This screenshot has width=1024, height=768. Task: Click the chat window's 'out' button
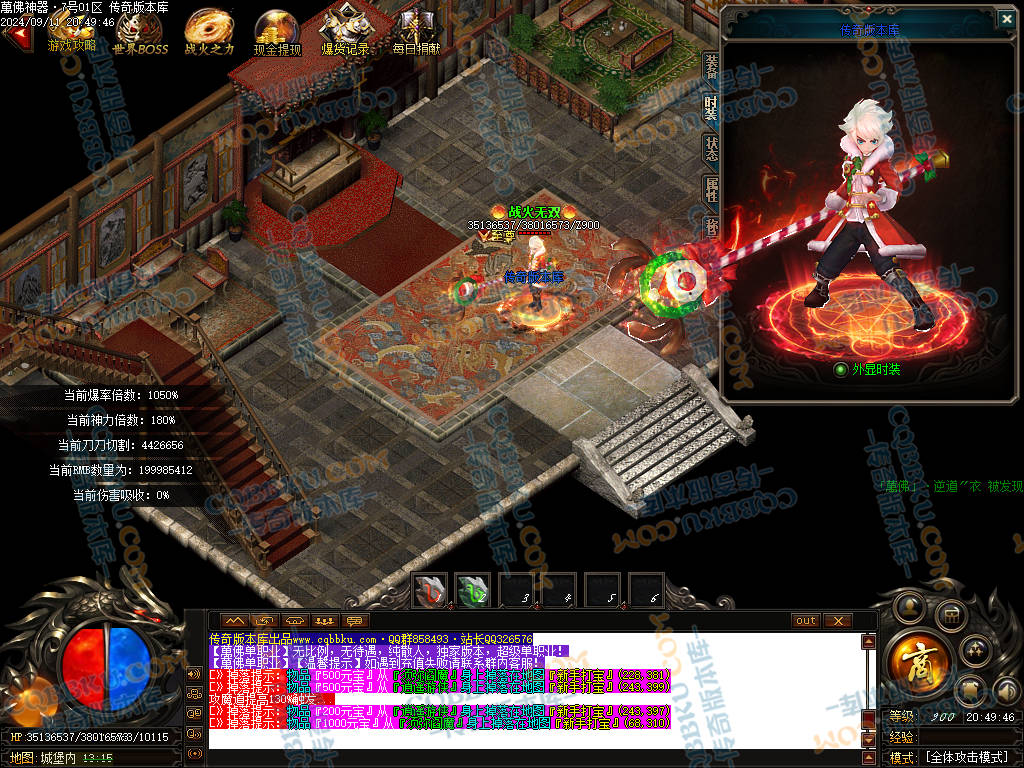806,620
